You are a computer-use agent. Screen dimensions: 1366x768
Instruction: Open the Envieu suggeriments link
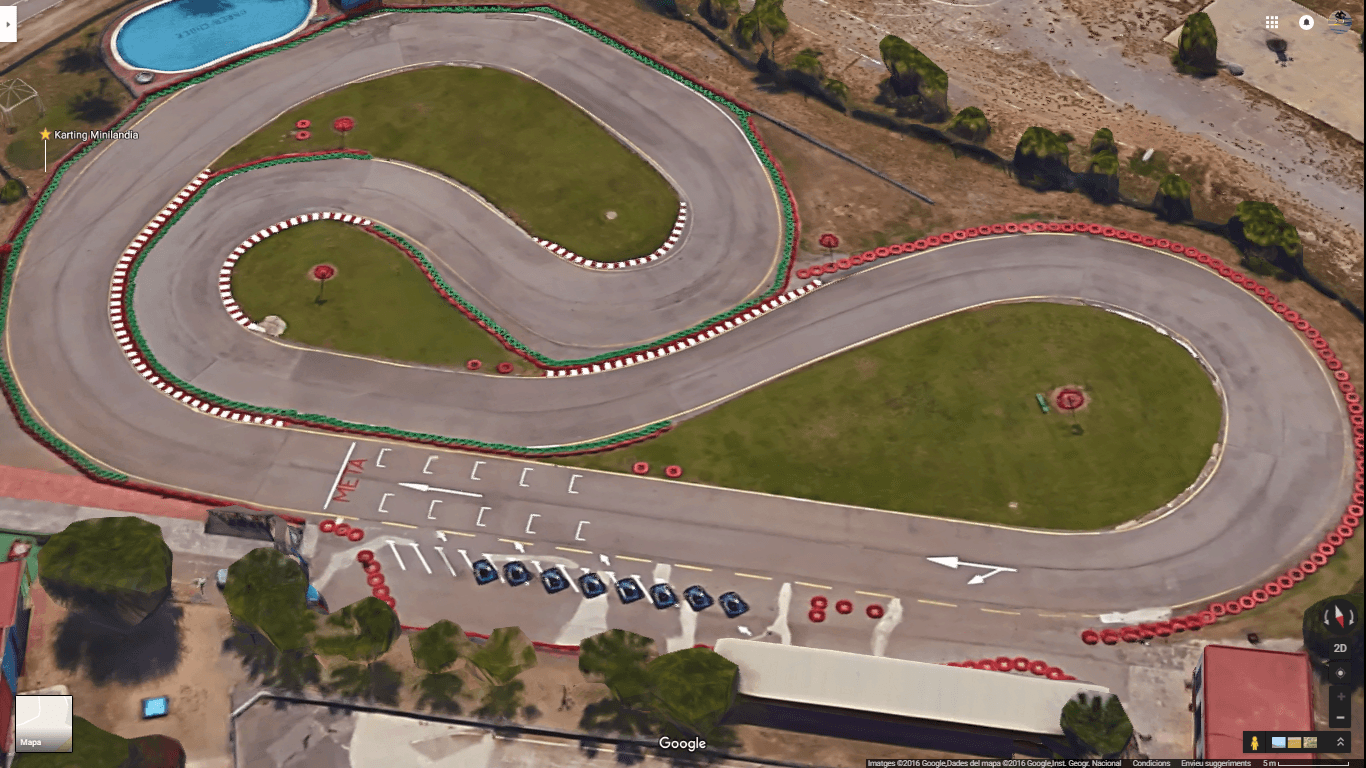pyautogui.click(x=1216, y=762)
